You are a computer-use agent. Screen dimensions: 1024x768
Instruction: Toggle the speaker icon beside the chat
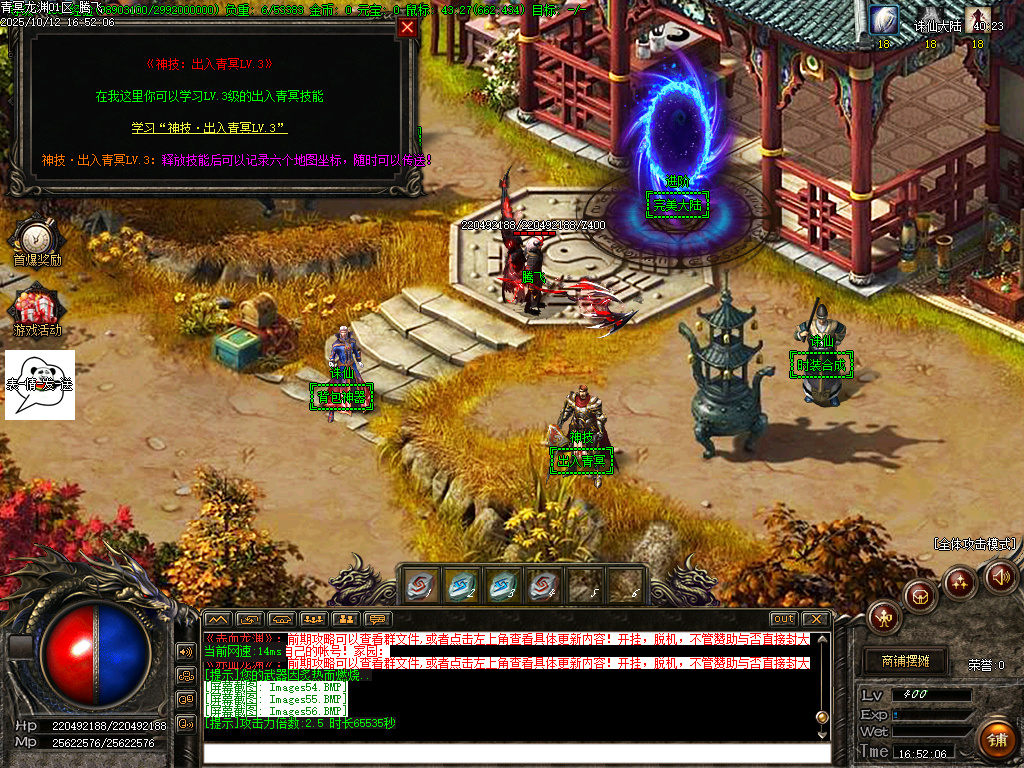(x=186, y=651)
